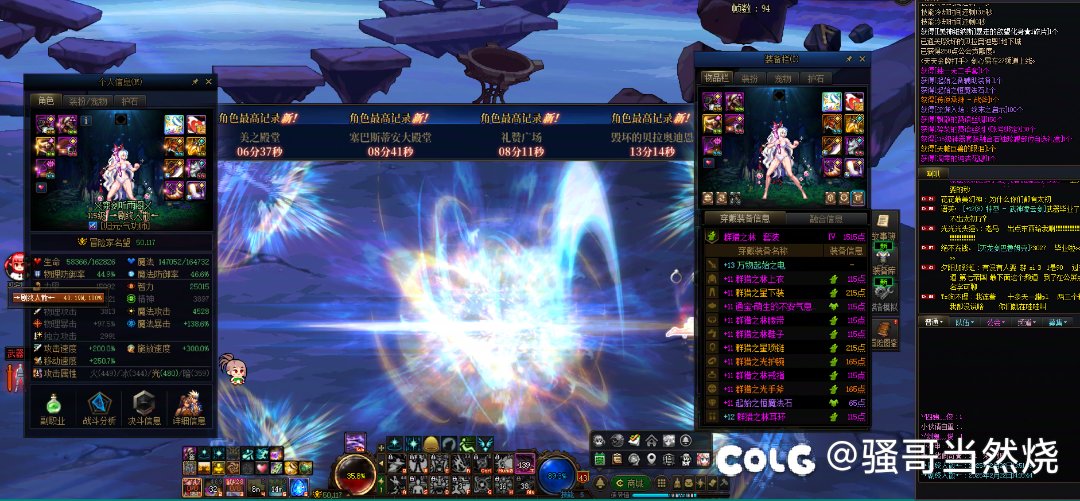Close the 装备栏 equipment window
This screenshot has width=1080, height=501.
tap(861, 60)
